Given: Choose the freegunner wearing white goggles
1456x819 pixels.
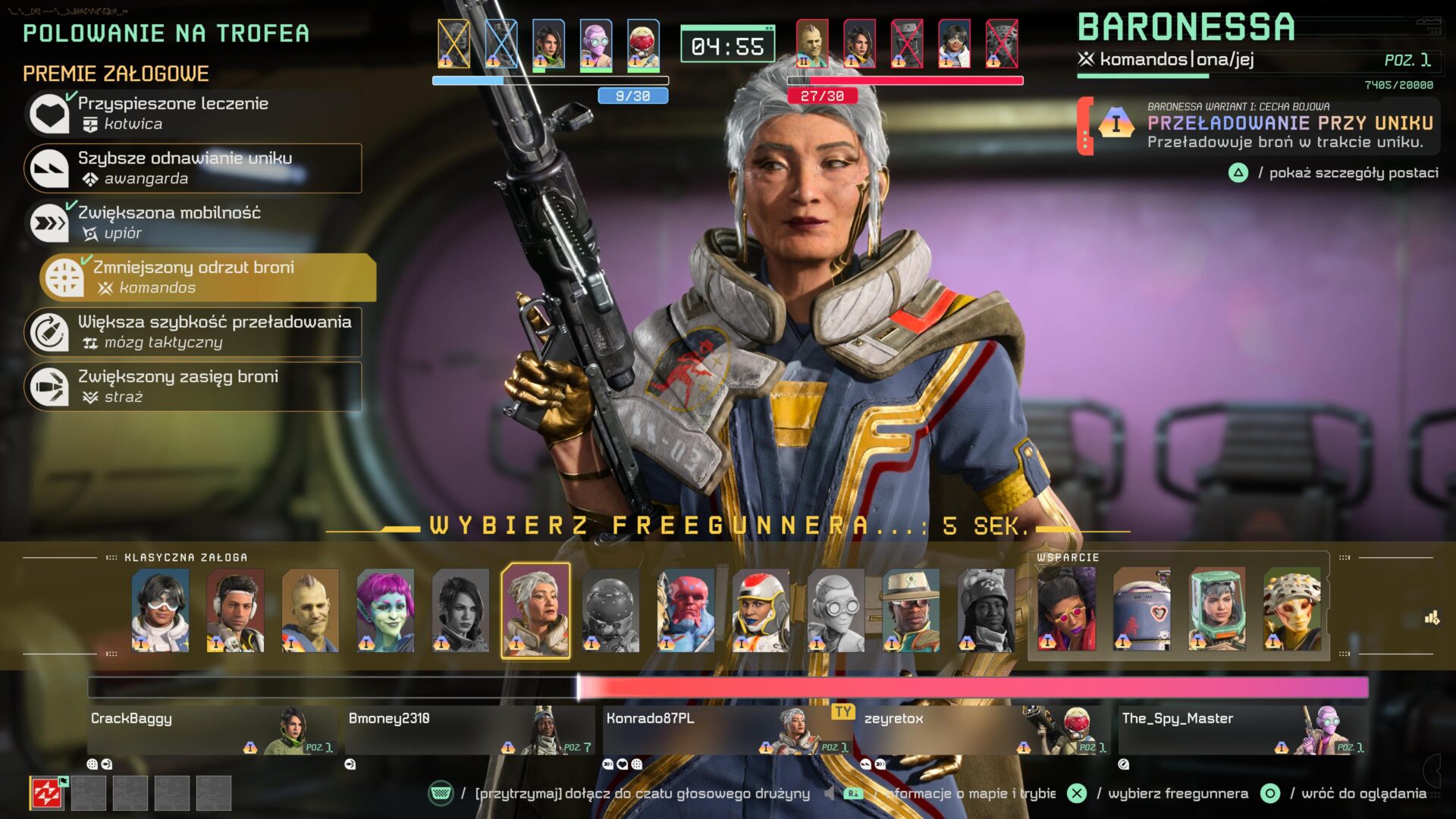Looking at the screenshot, I should click(160, 610).
